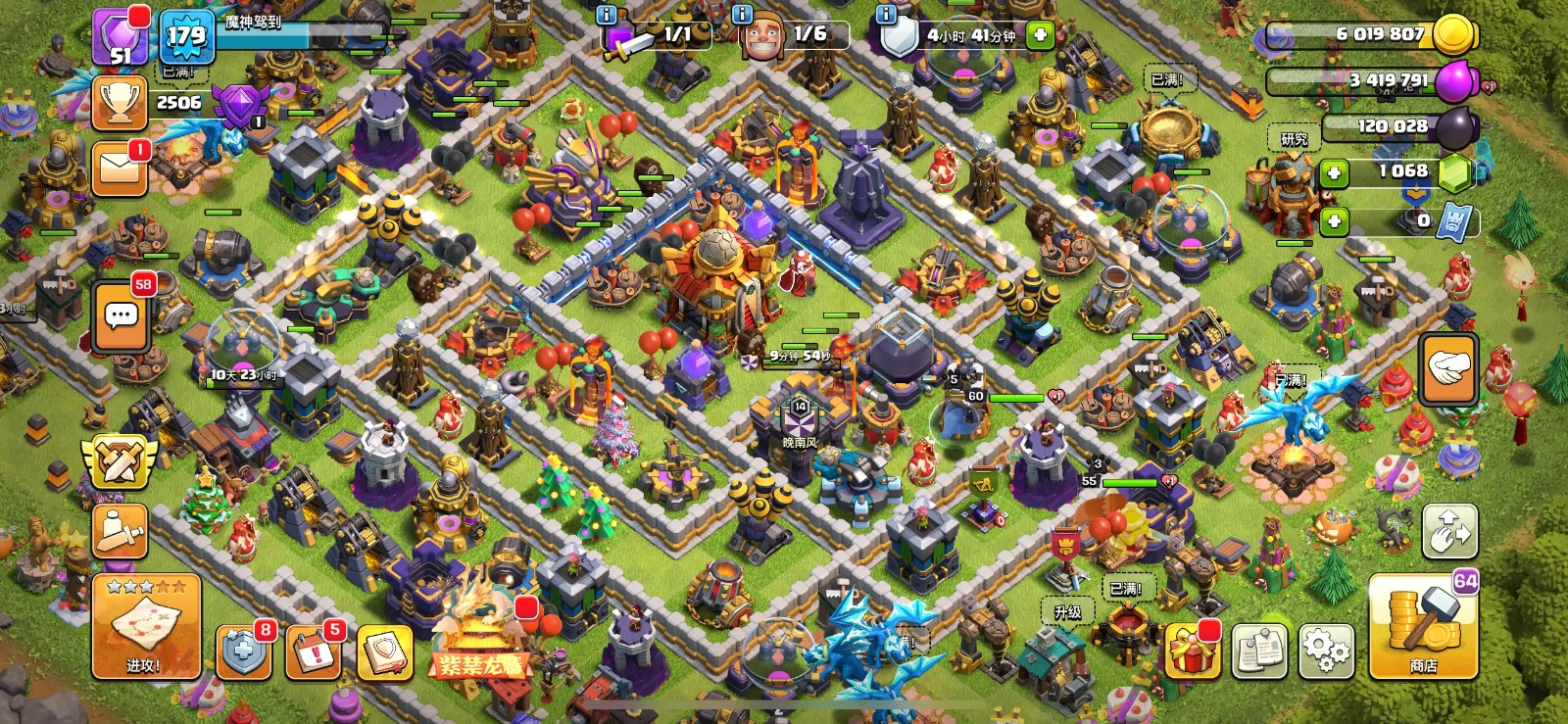
Task: Open the crossed swords shield button
Action: (120, 462)
